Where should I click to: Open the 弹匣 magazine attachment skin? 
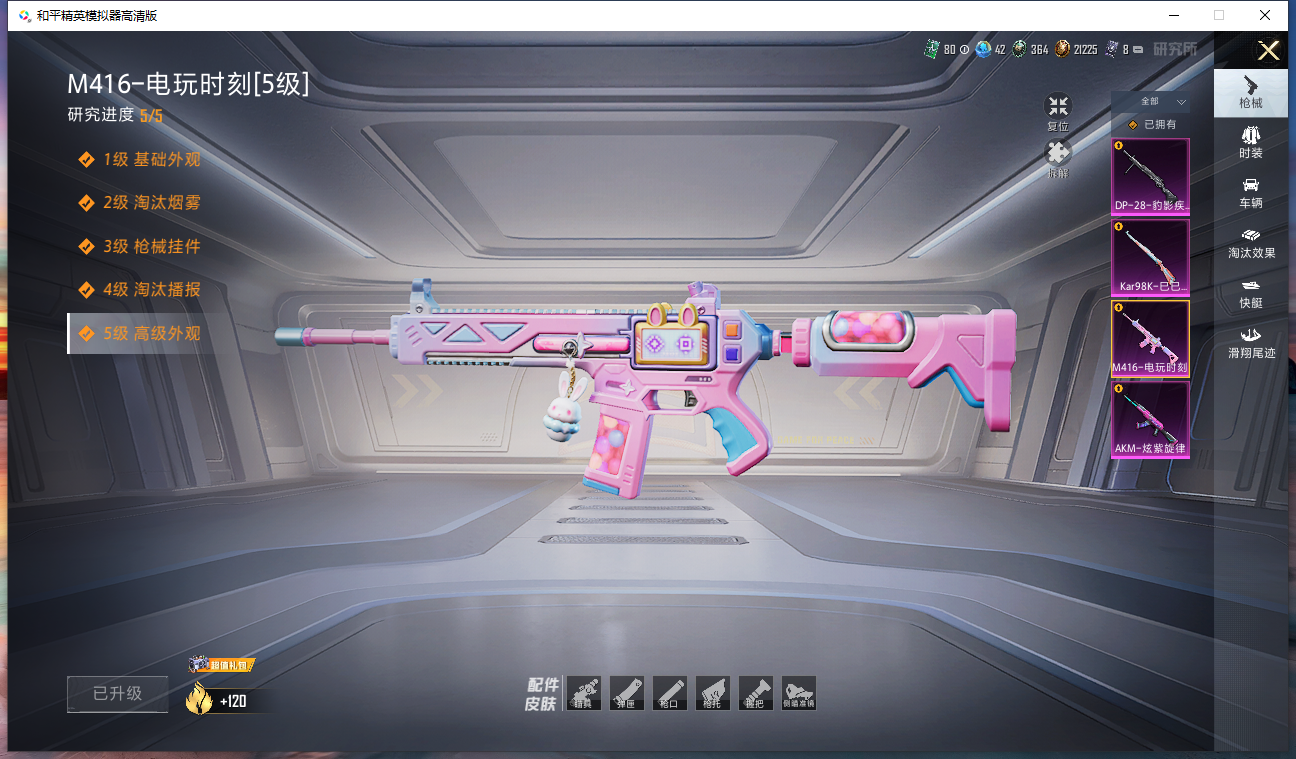[627, 693]
